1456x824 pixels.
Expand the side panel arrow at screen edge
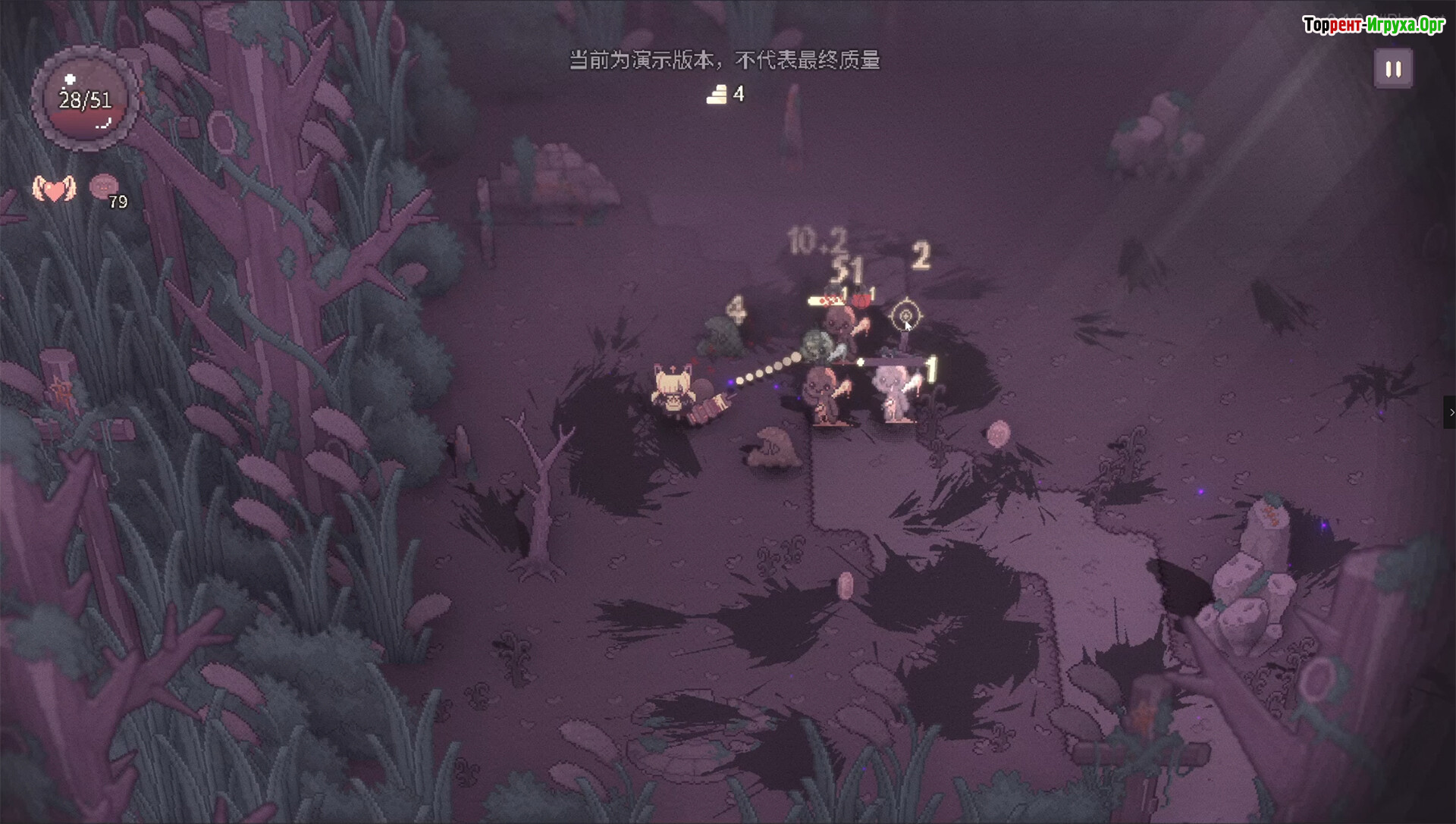pos(1450,412)
